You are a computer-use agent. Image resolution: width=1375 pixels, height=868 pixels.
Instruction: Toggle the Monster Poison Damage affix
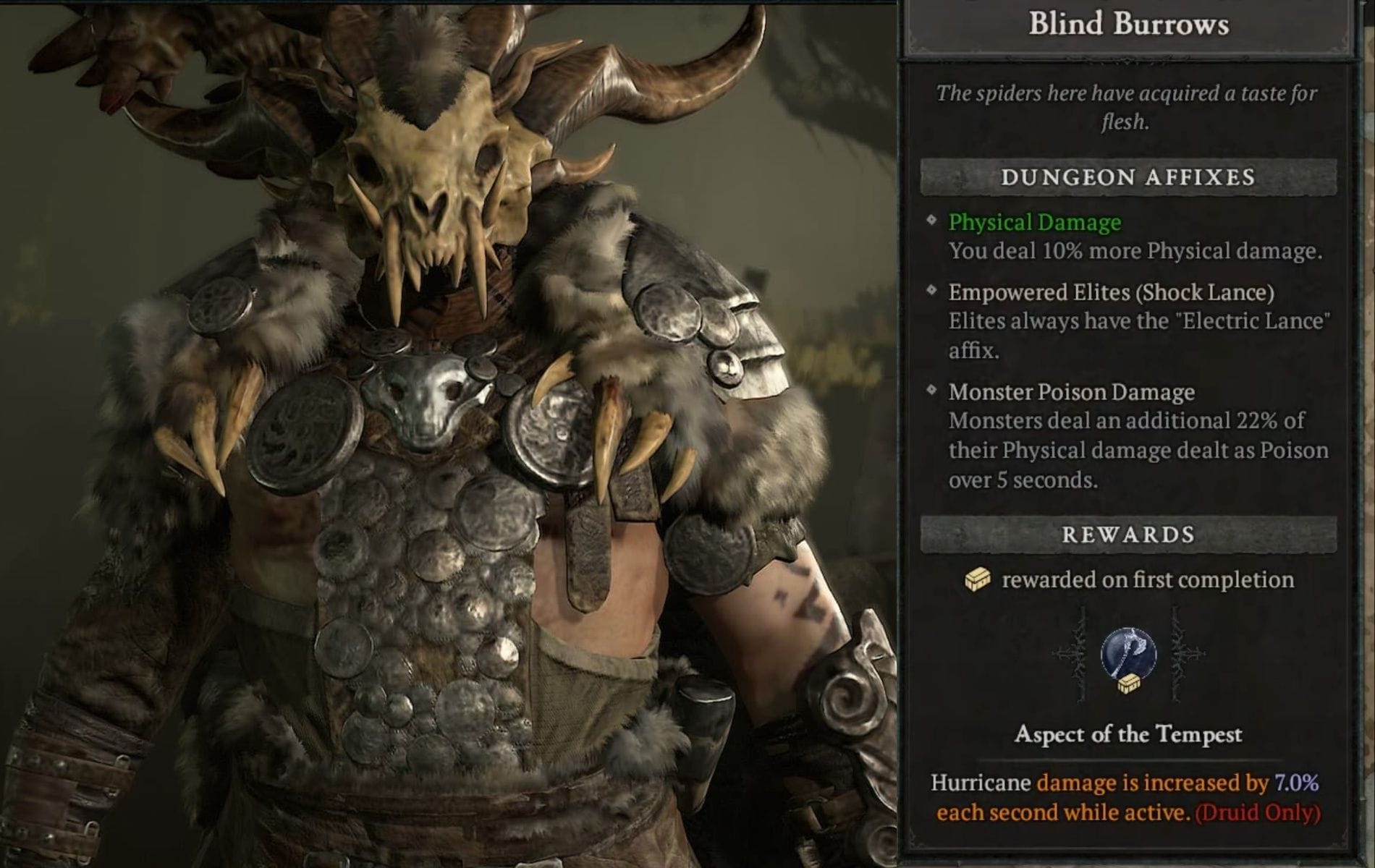[x=1070, y=393]
